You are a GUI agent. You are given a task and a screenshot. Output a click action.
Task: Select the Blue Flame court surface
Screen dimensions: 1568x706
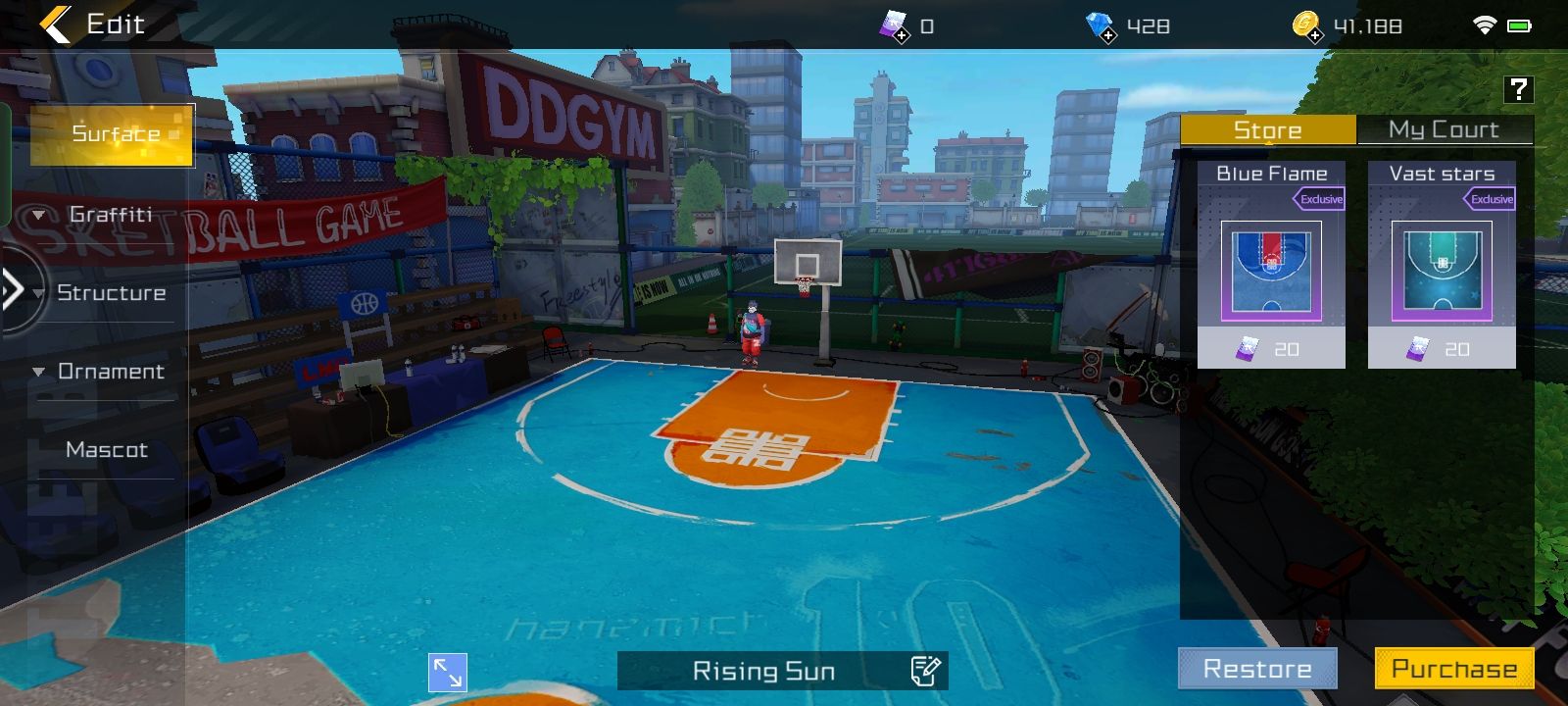point(1271,265)
